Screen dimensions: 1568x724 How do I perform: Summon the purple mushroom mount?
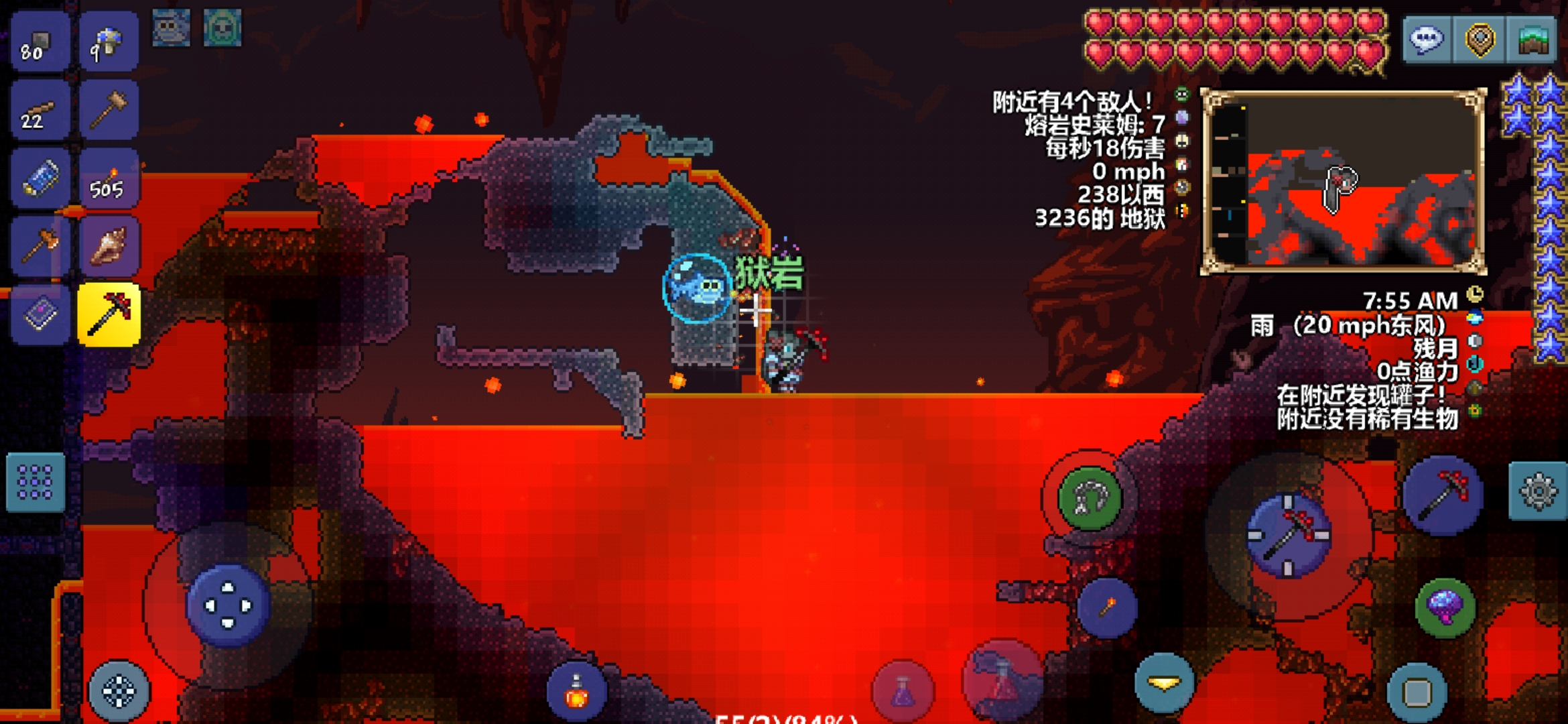coord(1445,607)
